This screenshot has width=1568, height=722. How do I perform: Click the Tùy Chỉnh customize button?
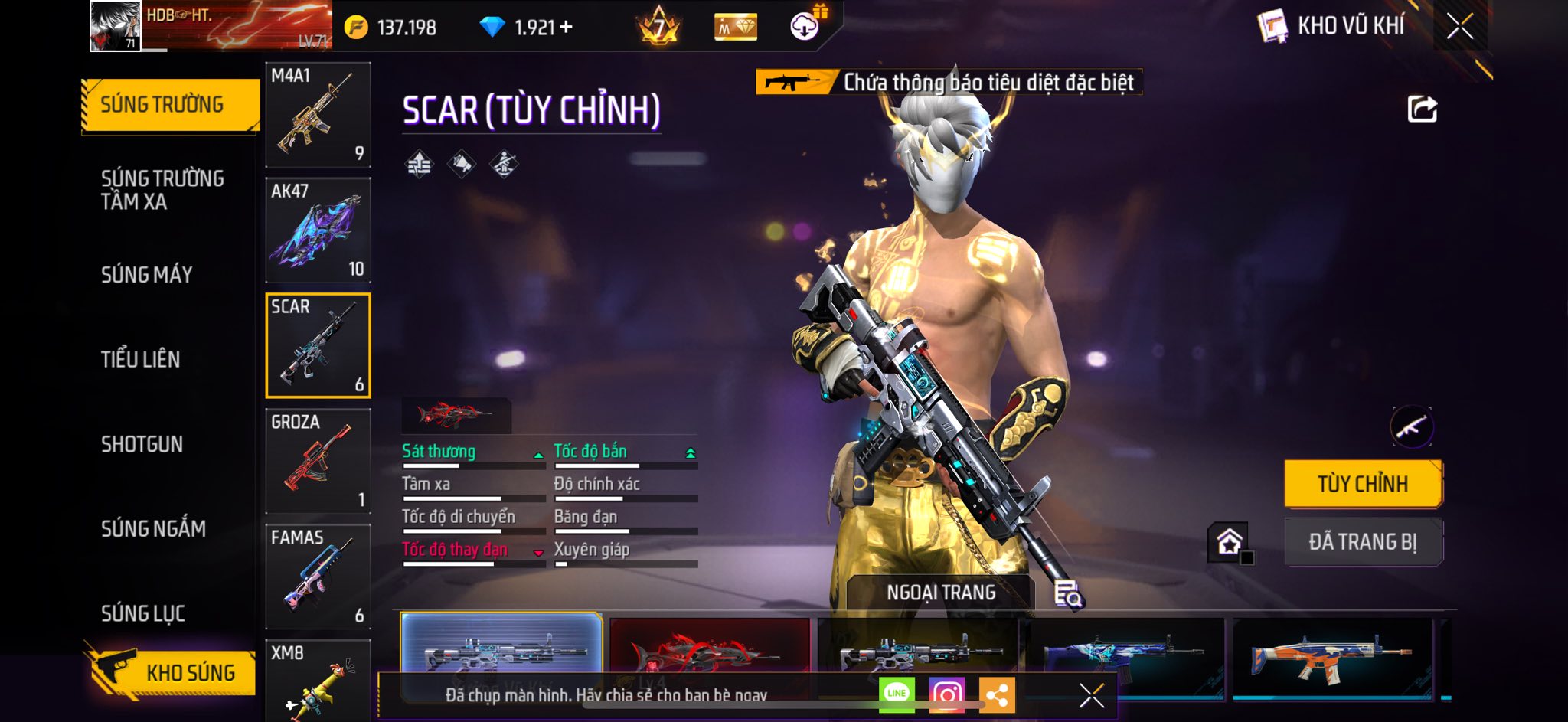(x=1363, y=484)
